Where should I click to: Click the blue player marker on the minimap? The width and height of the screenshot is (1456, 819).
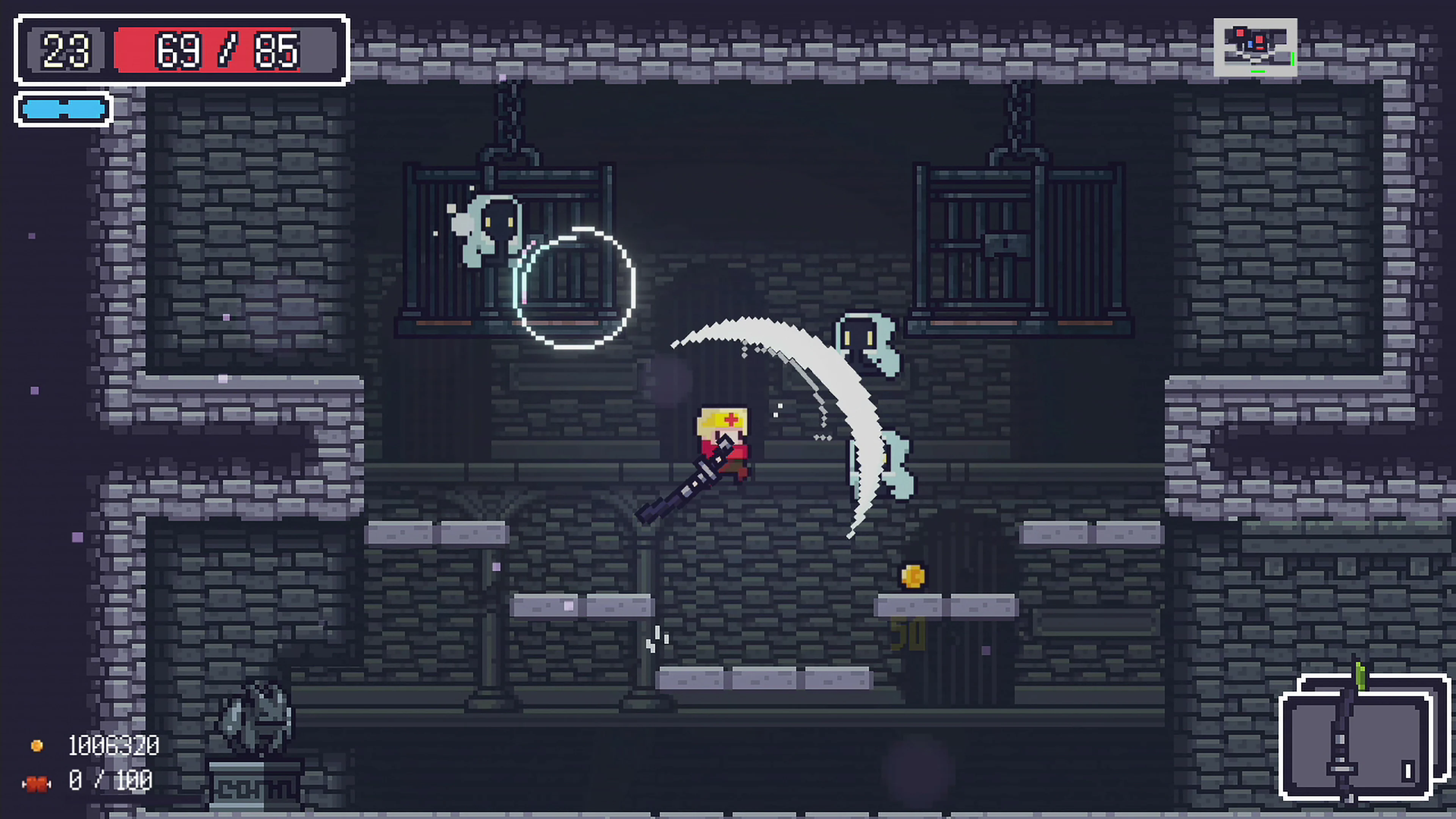[x=1251, y=45]
